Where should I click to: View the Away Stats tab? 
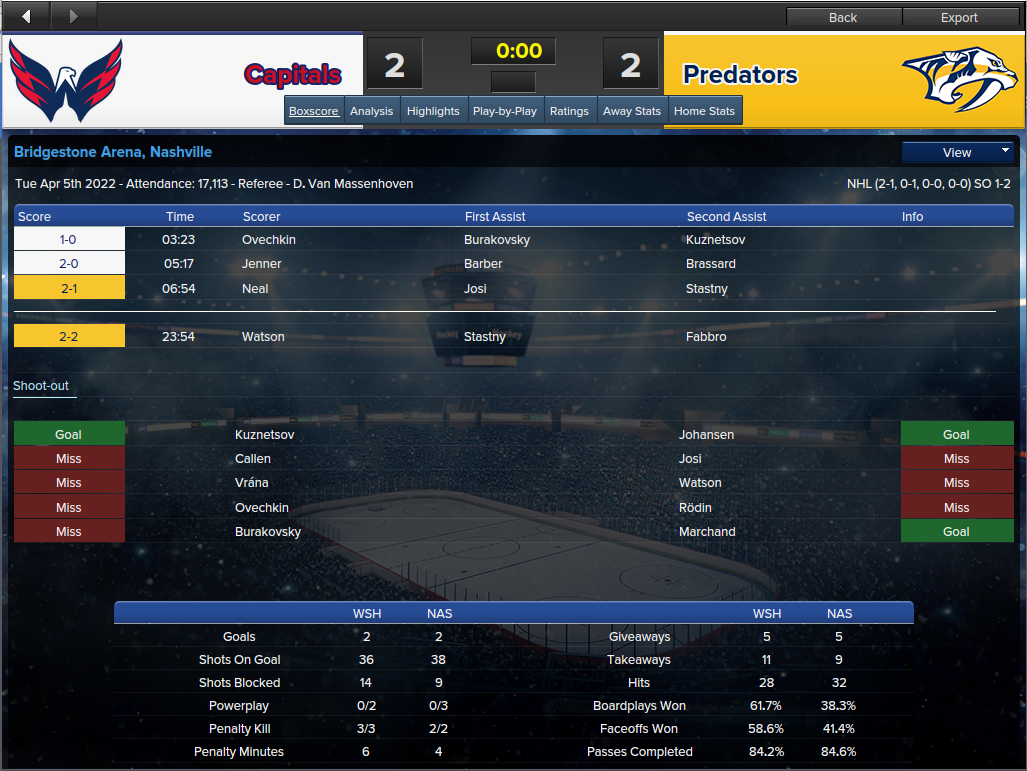click(632, 111)
